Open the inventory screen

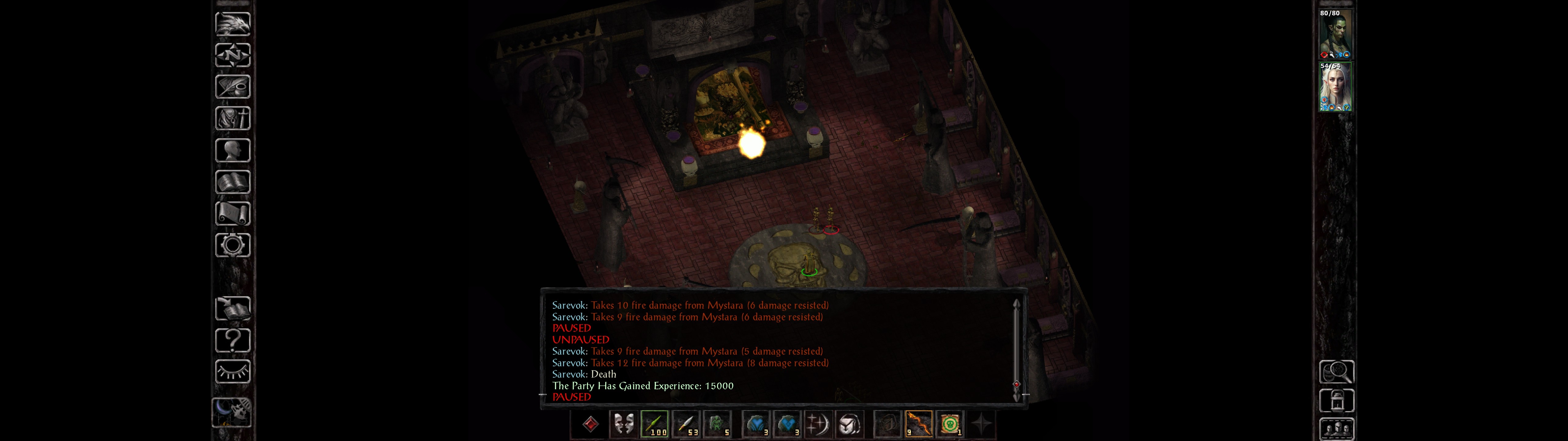coord(232,118)
